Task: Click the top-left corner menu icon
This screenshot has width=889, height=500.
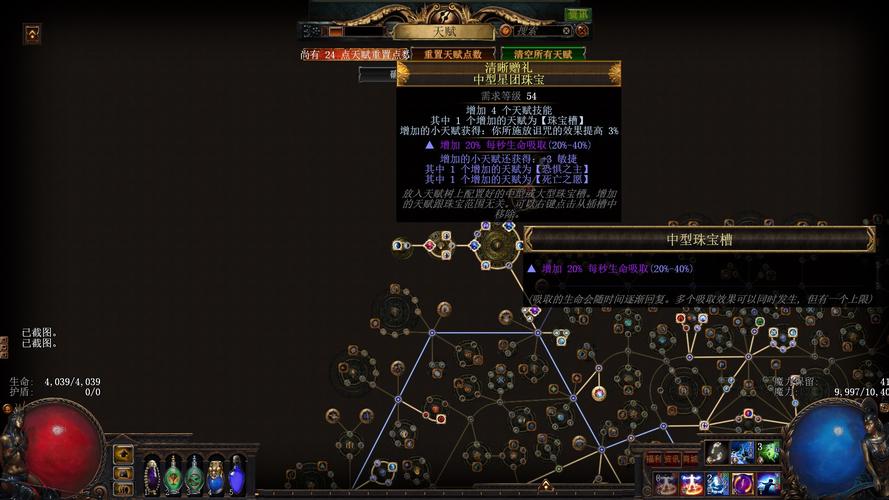Action: pos(32,34)
